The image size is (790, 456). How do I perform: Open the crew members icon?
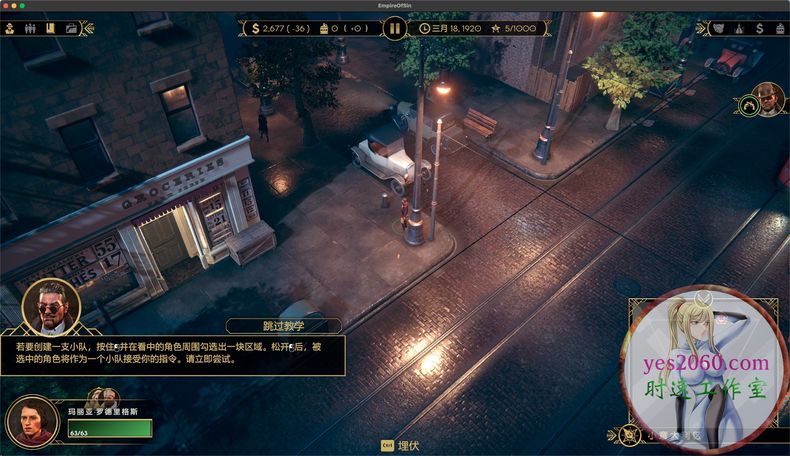pos(30,28)
